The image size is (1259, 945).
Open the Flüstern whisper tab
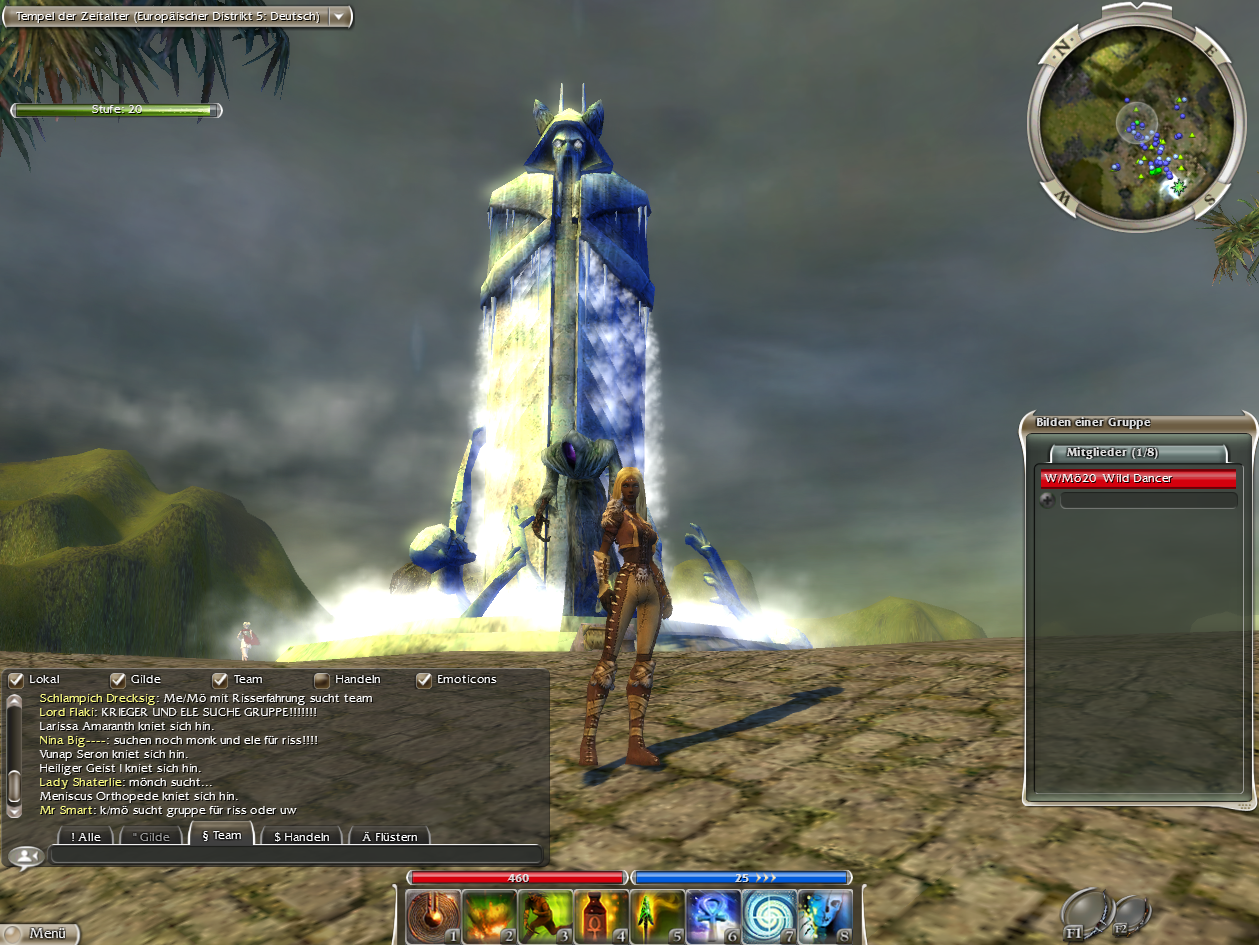[x=389, y=836]
